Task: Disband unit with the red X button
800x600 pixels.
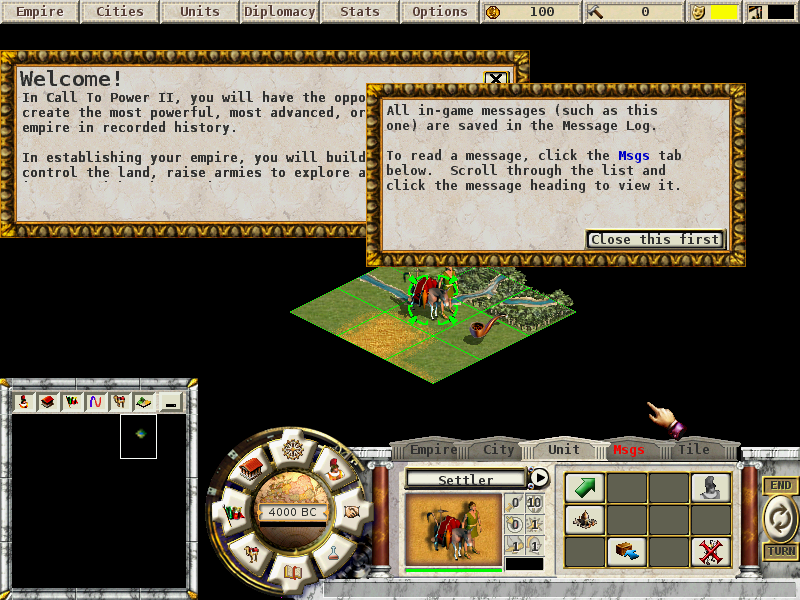Action: click(710, 551)
